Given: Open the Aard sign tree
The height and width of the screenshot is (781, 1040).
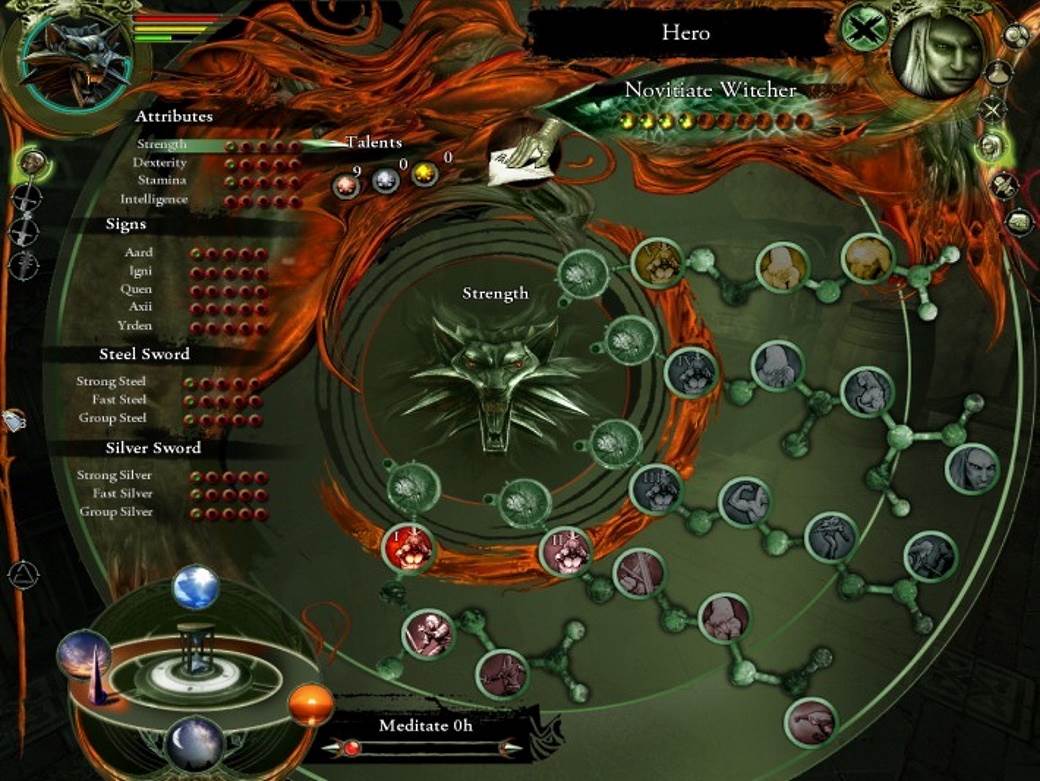Looking at the screenshot, I should [138, 254].
